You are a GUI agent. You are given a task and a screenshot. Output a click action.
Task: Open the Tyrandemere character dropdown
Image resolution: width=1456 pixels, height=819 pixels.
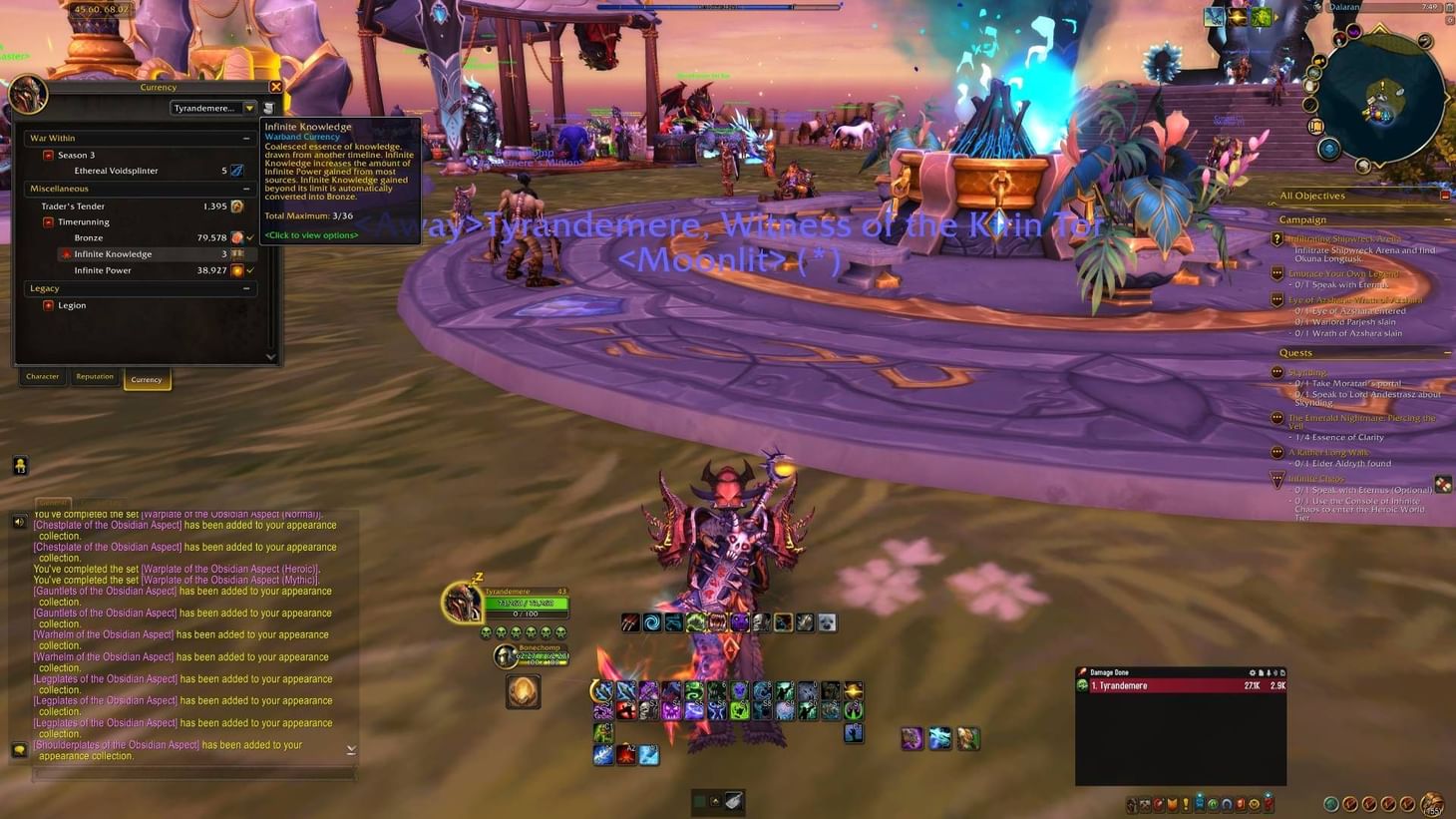point(212,107)
